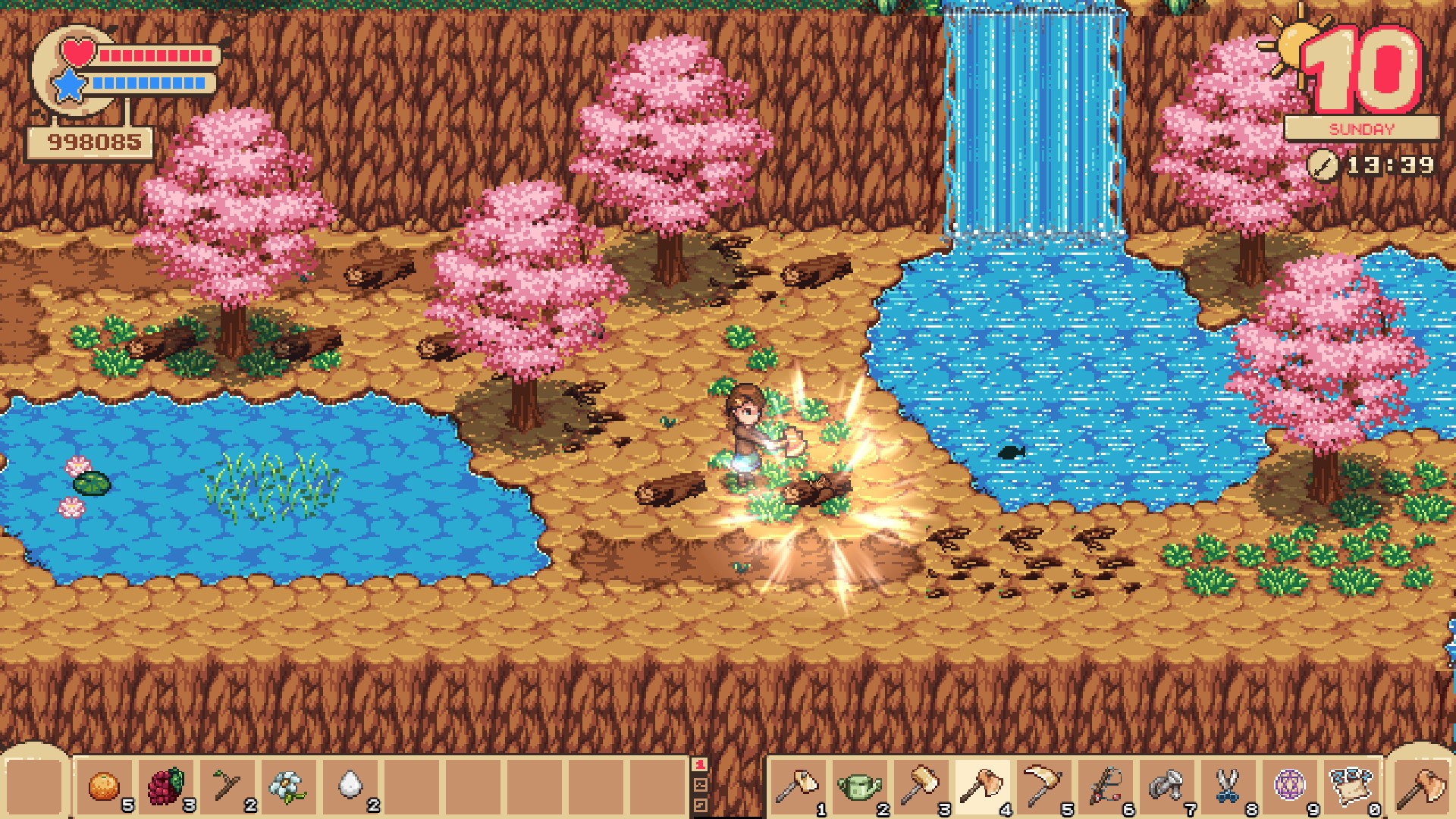This screenshot has height=819, width=1456.
Task: Choose the fishing rod tool
Action: (1103, 787)
